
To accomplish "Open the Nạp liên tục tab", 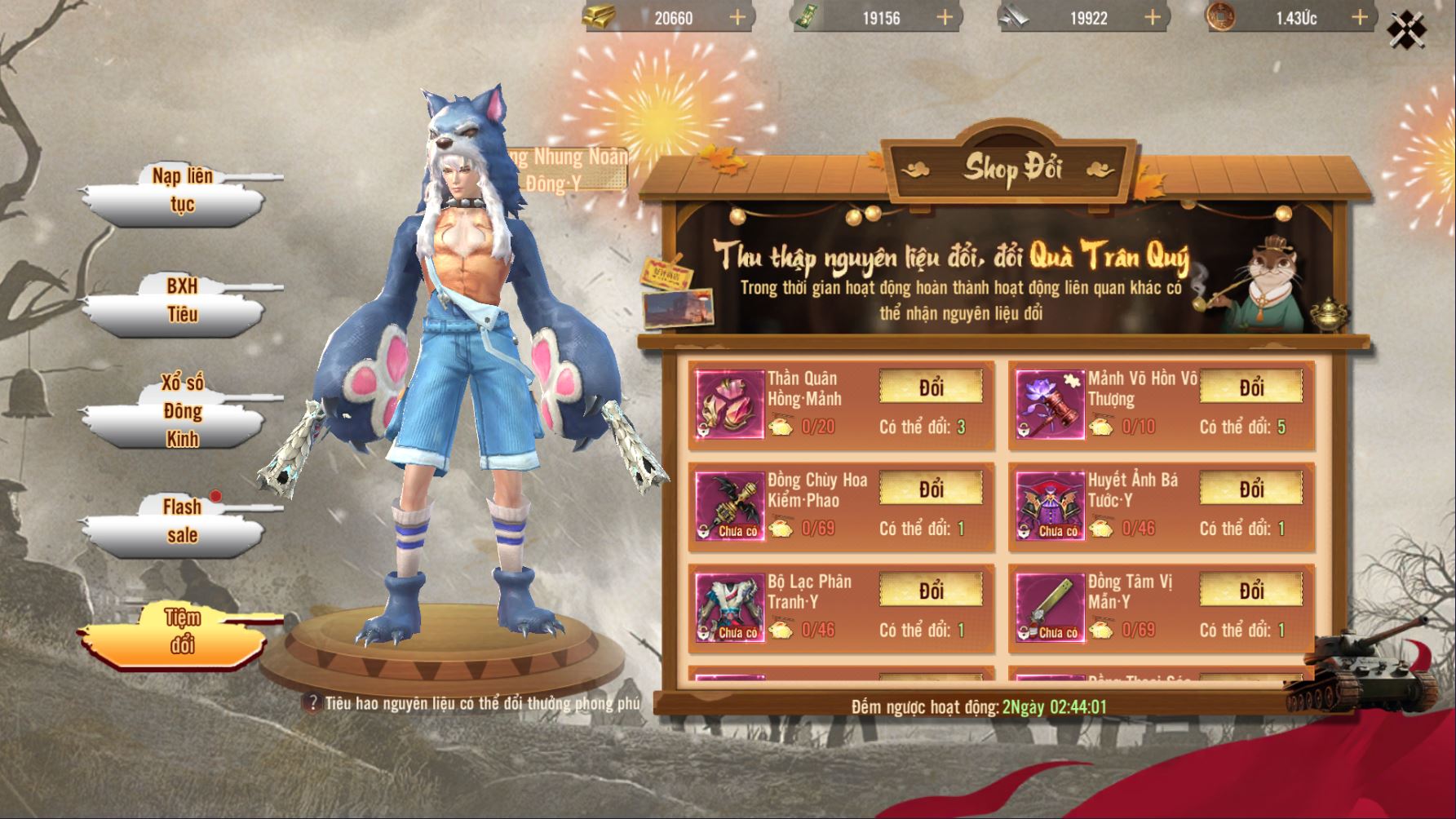I will click(181, 191).
